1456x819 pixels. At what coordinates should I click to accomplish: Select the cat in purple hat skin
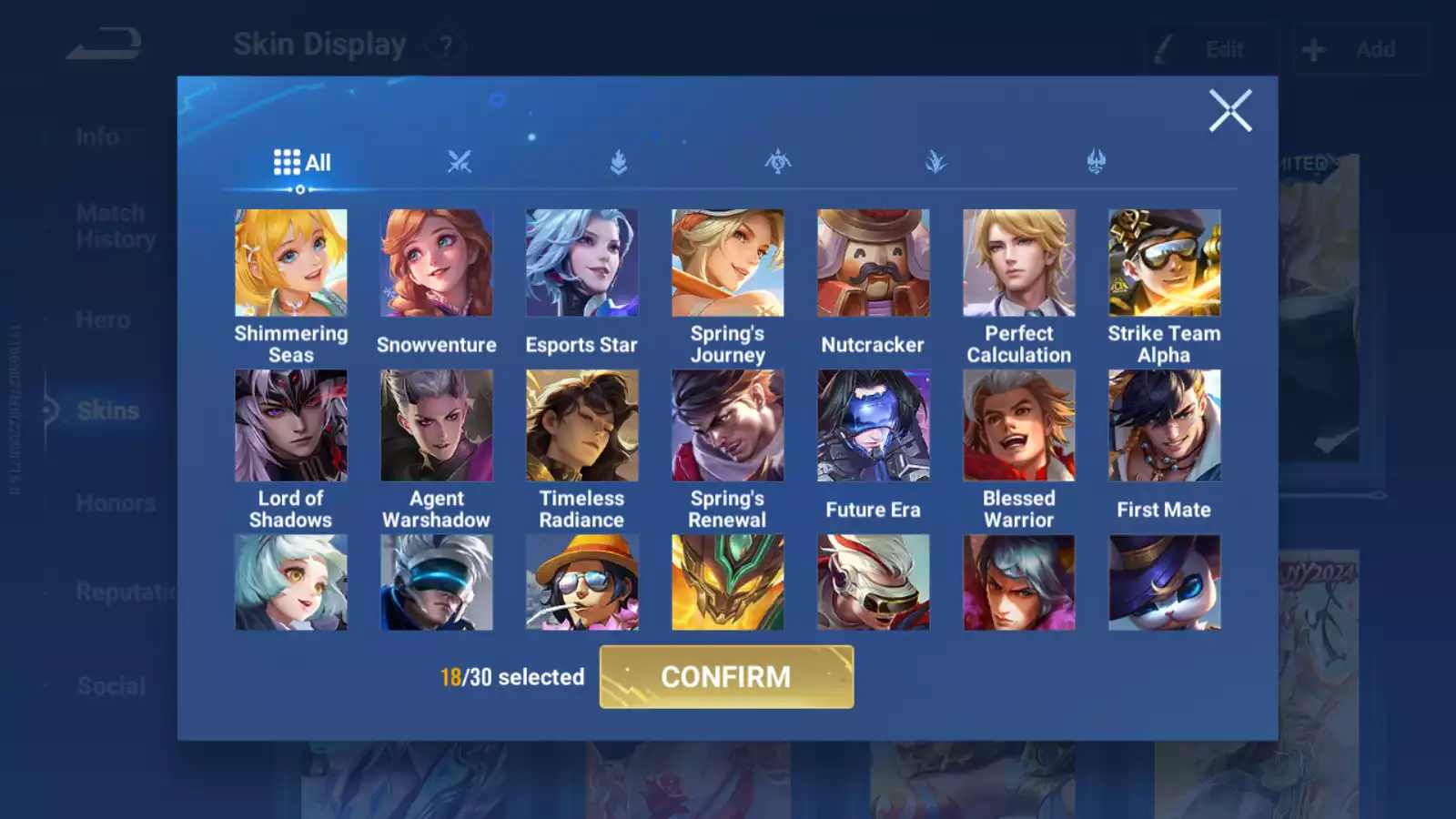click(x=1165, y=582)
